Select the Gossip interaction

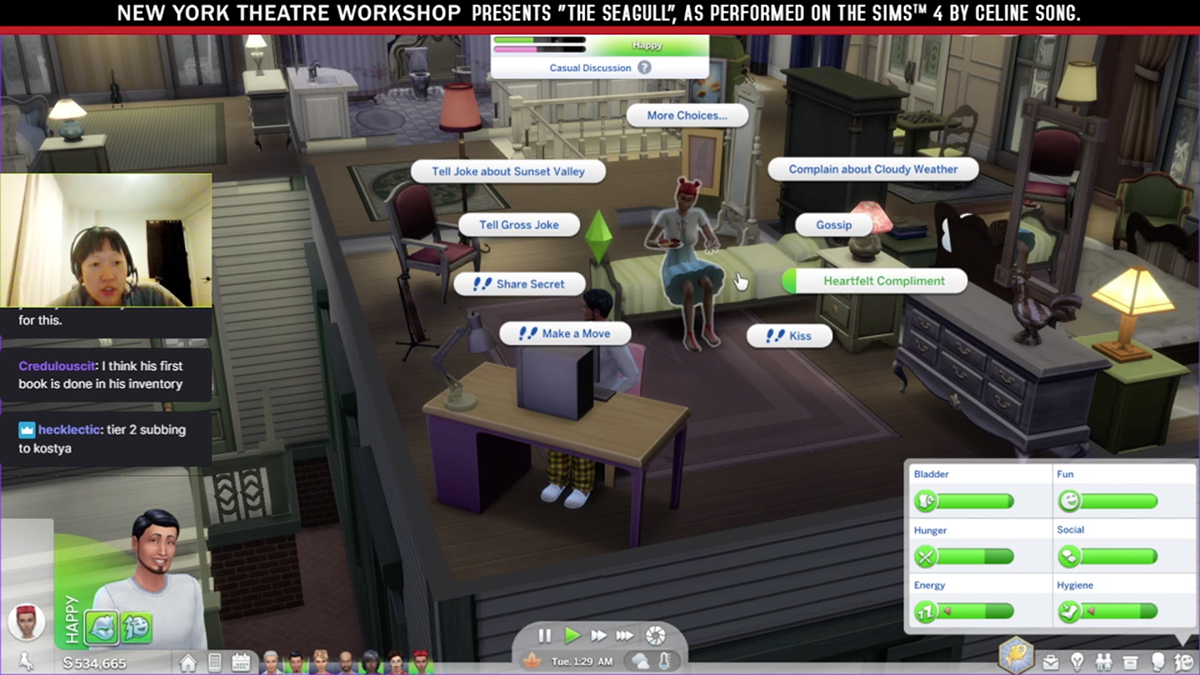pos(833,225)
